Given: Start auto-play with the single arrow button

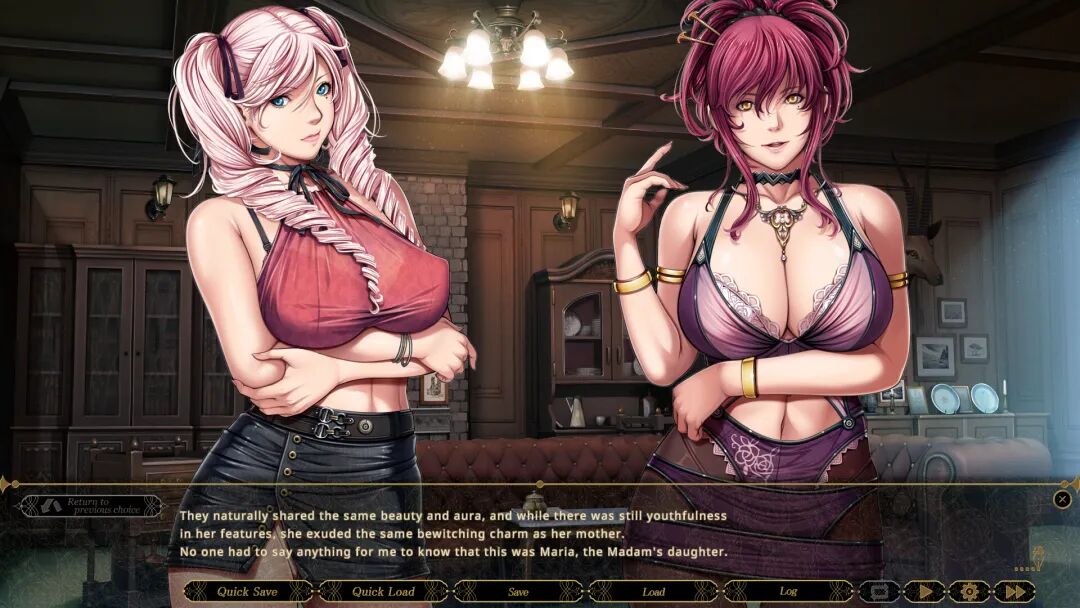Looking at the screenshot, I should [924, 591].
